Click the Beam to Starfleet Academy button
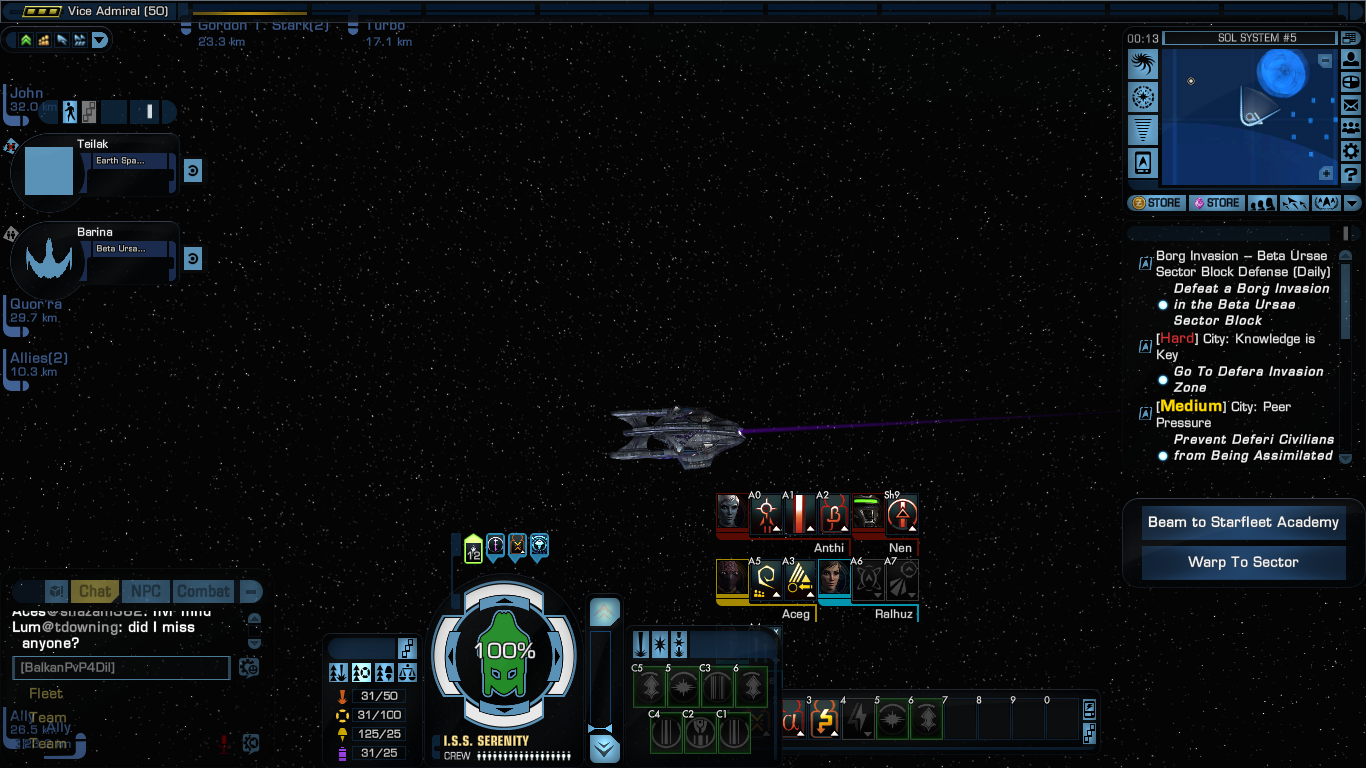The image size is (1366, 768). [x=1243, y=522]
